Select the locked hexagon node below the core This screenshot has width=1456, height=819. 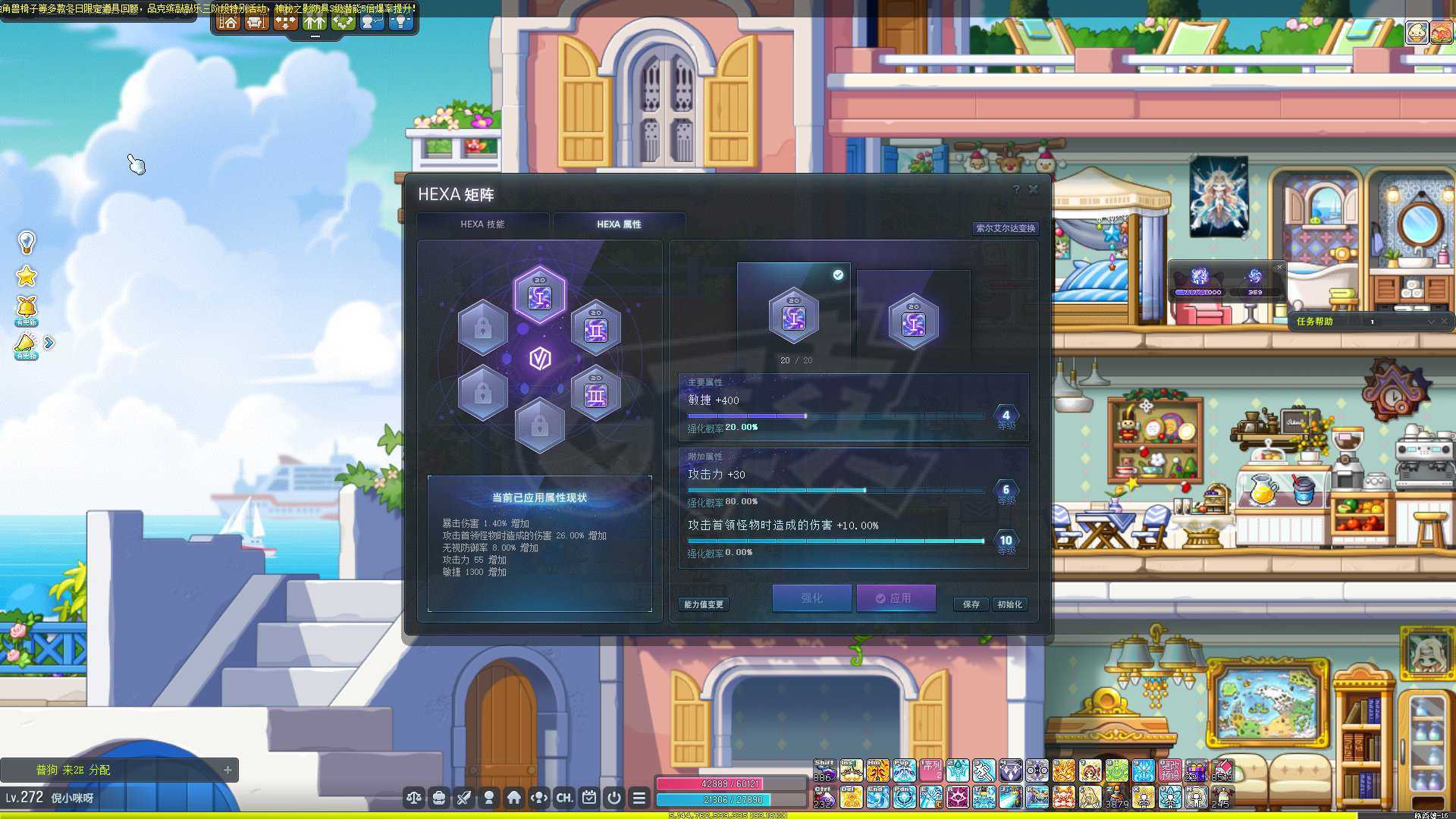click(541, 426)
